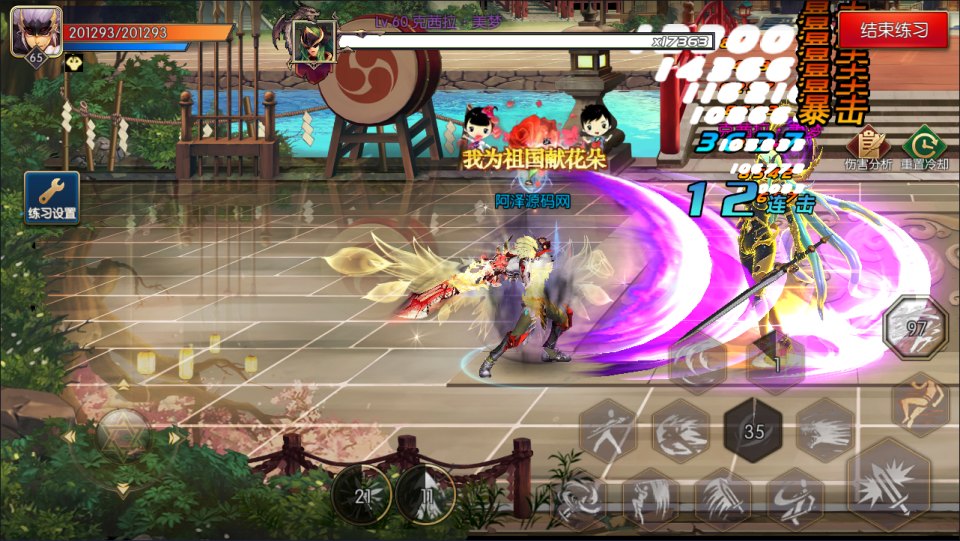The height and width of the screenshot is (541, 960).
Task: Reset cooldowns with the 重置冷却 clock icon
Action: point(924,147)
